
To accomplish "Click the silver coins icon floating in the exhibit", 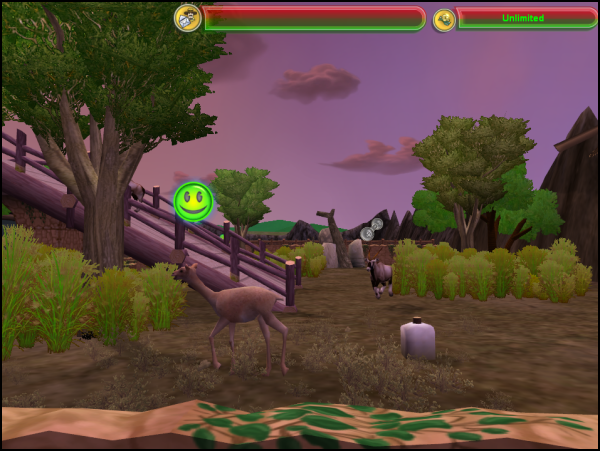I will pyautogui.click(x=371, y=229).
